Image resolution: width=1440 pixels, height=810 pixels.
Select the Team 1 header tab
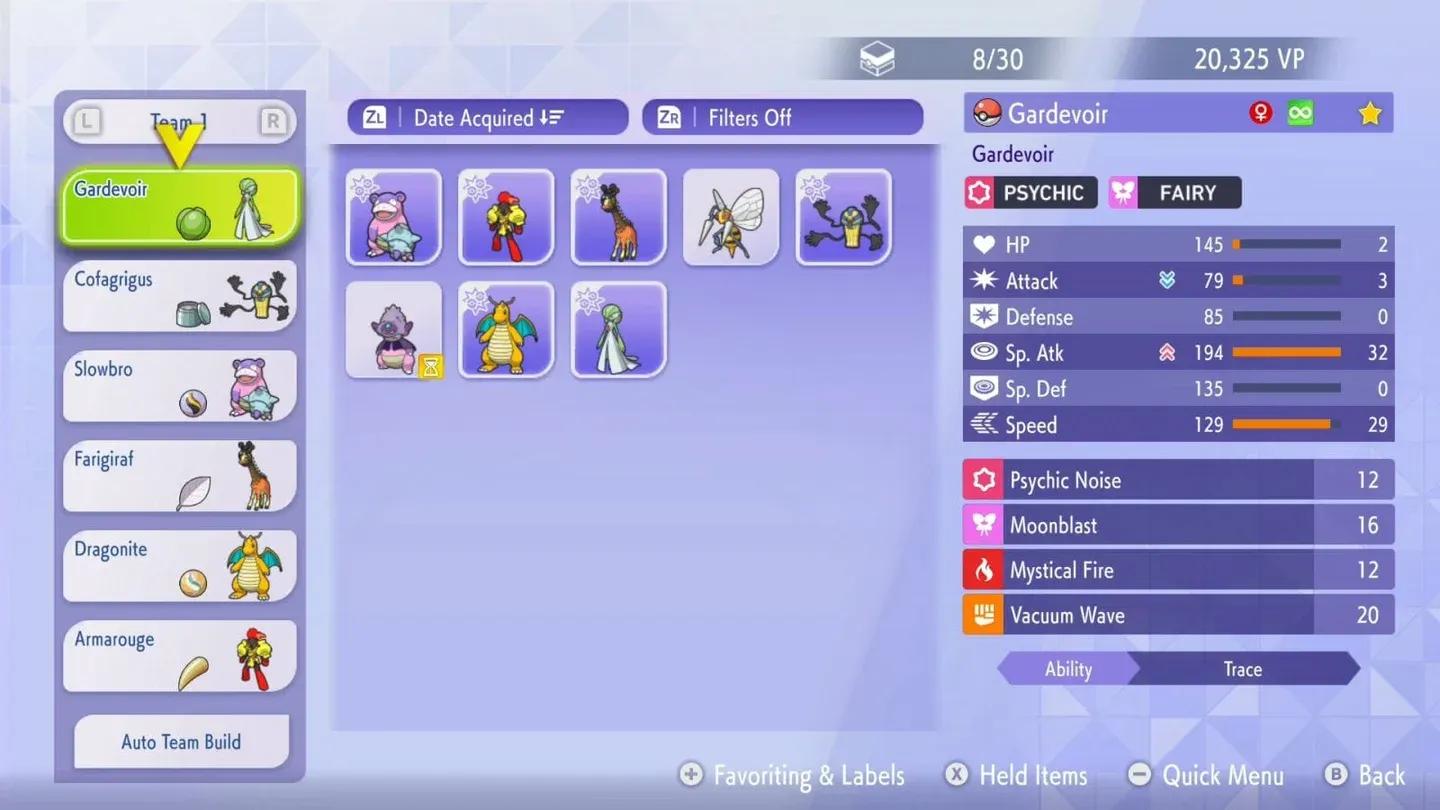[x=180, y=120]
